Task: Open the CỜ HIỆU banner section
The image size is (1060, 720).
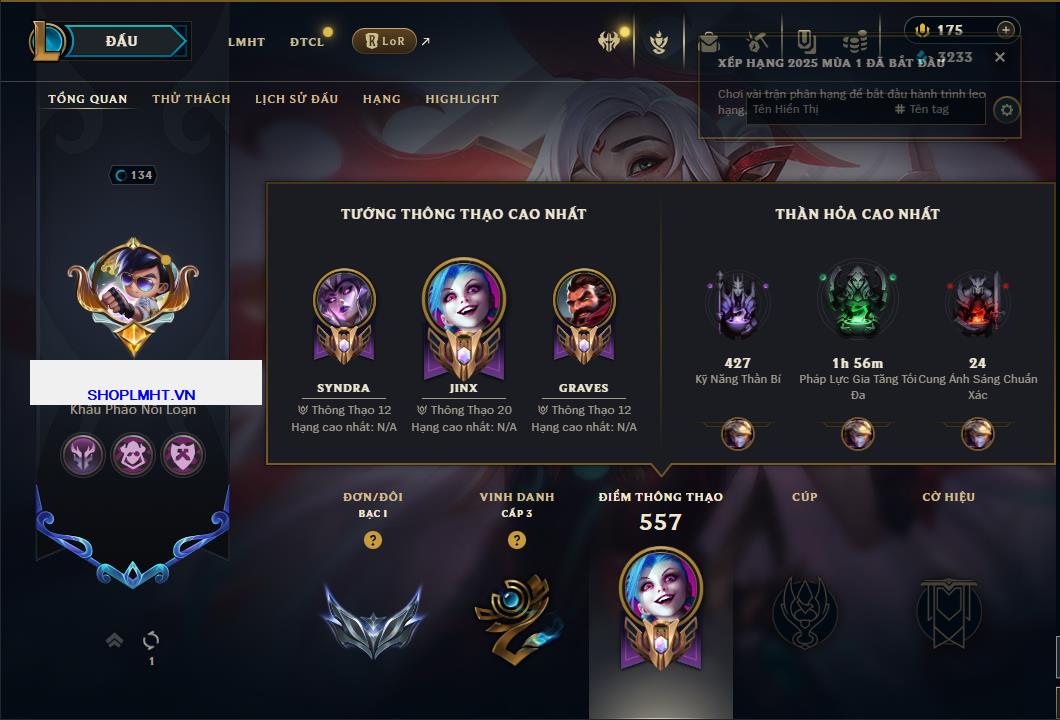Action: (948, 612)
